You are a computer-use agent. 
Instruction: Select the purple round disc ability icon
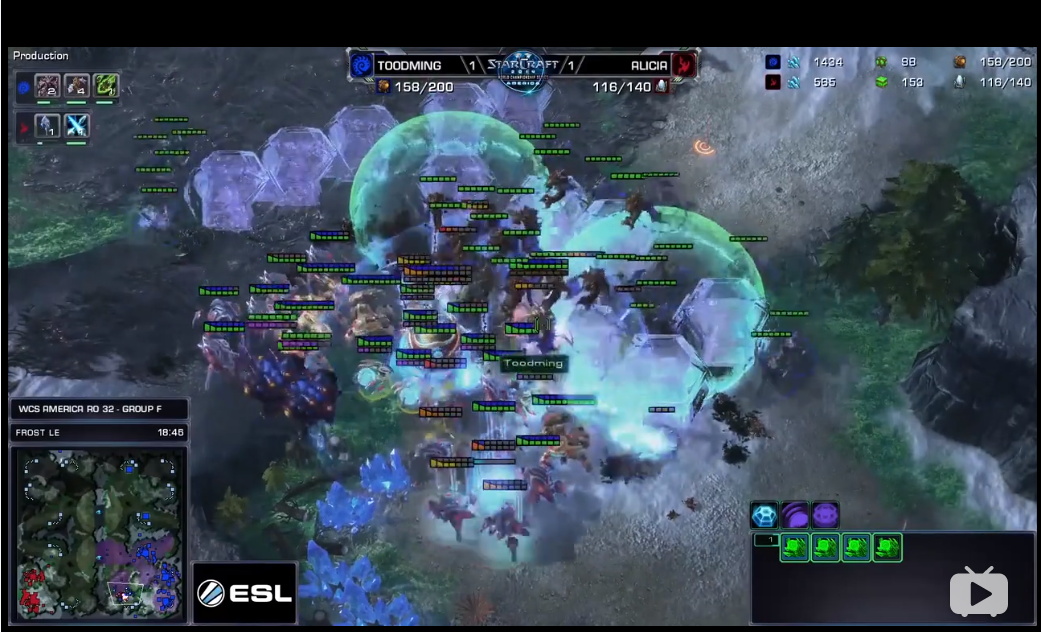(825, 516)
